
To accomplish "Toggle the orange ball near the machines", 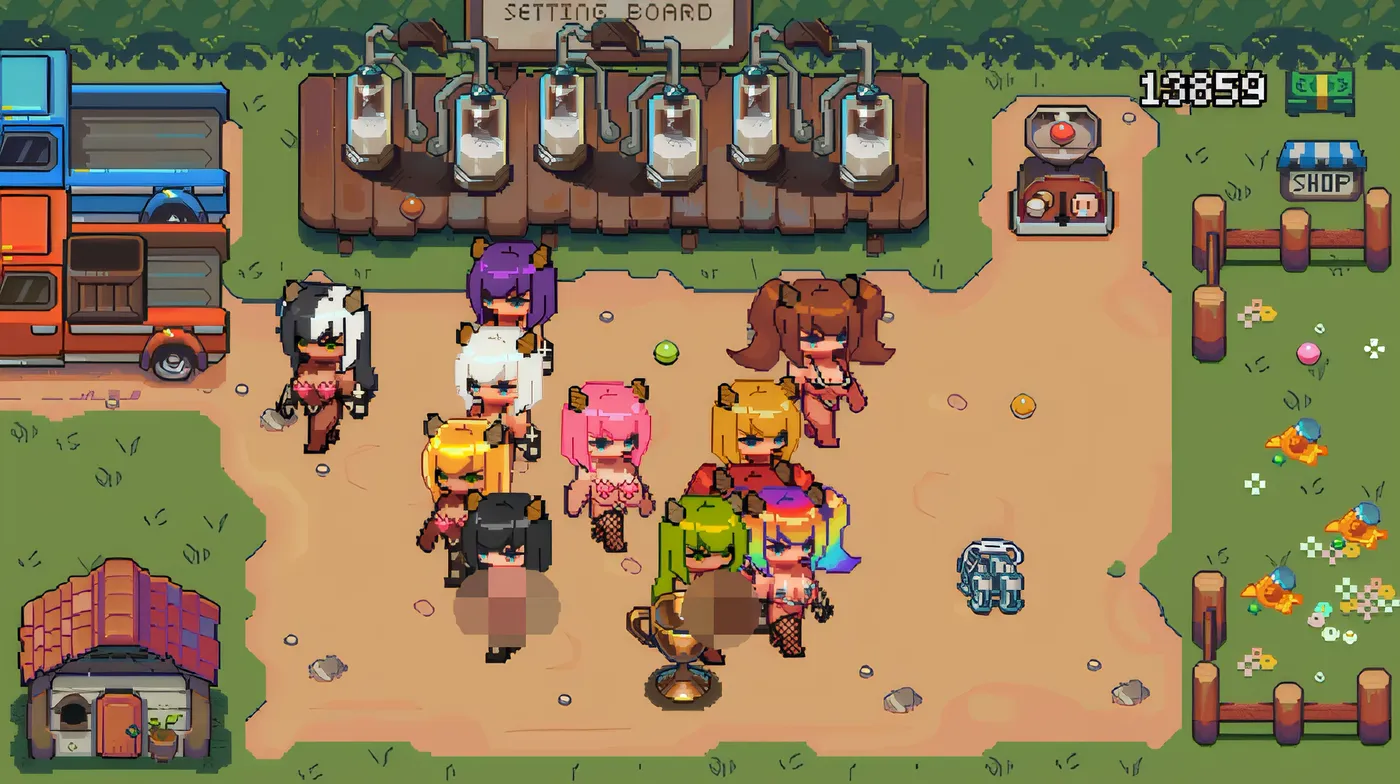I will [x=411, y=208].
